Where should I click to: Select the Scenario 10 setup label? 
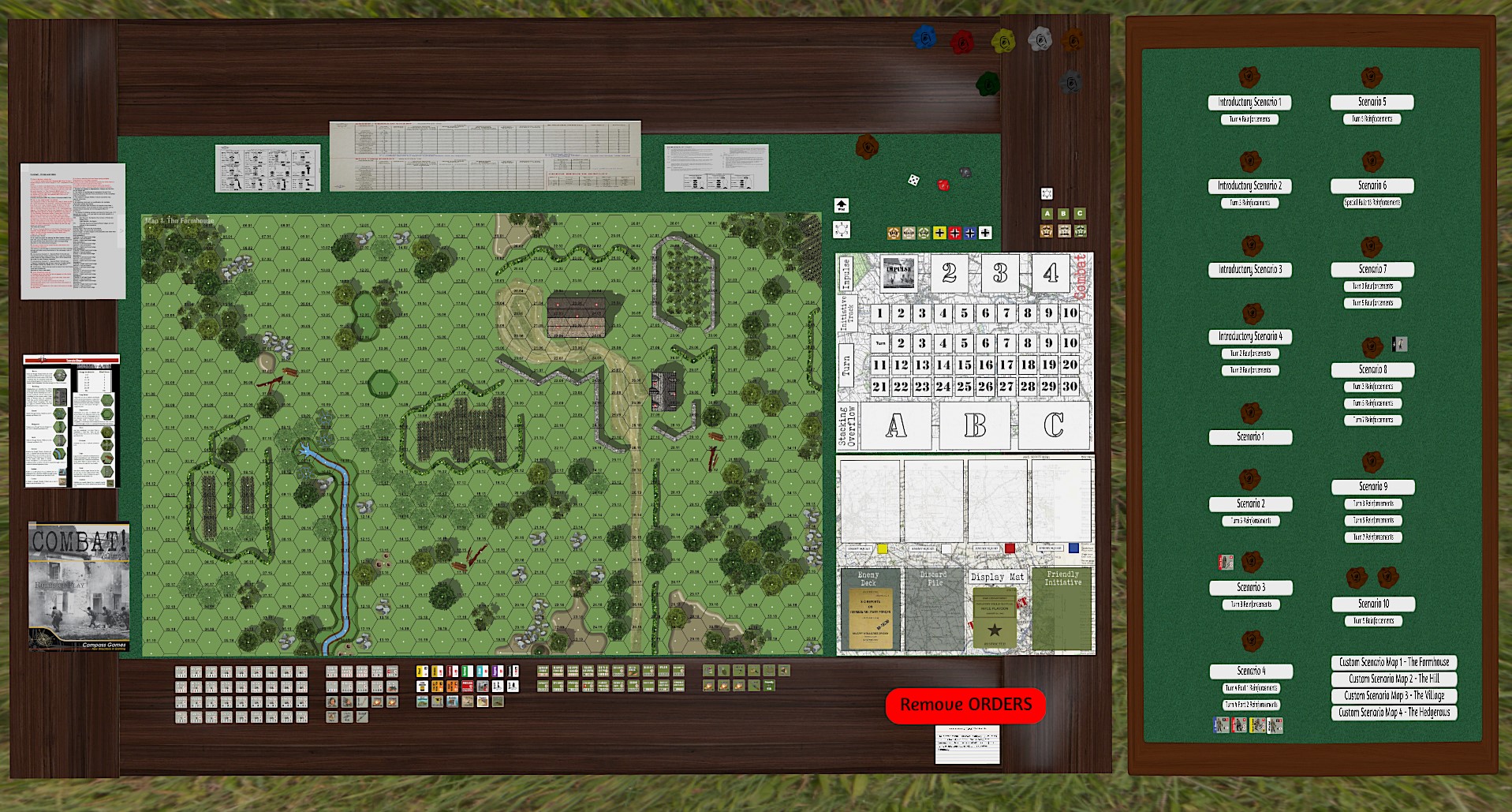click(x=1372, y=604)
